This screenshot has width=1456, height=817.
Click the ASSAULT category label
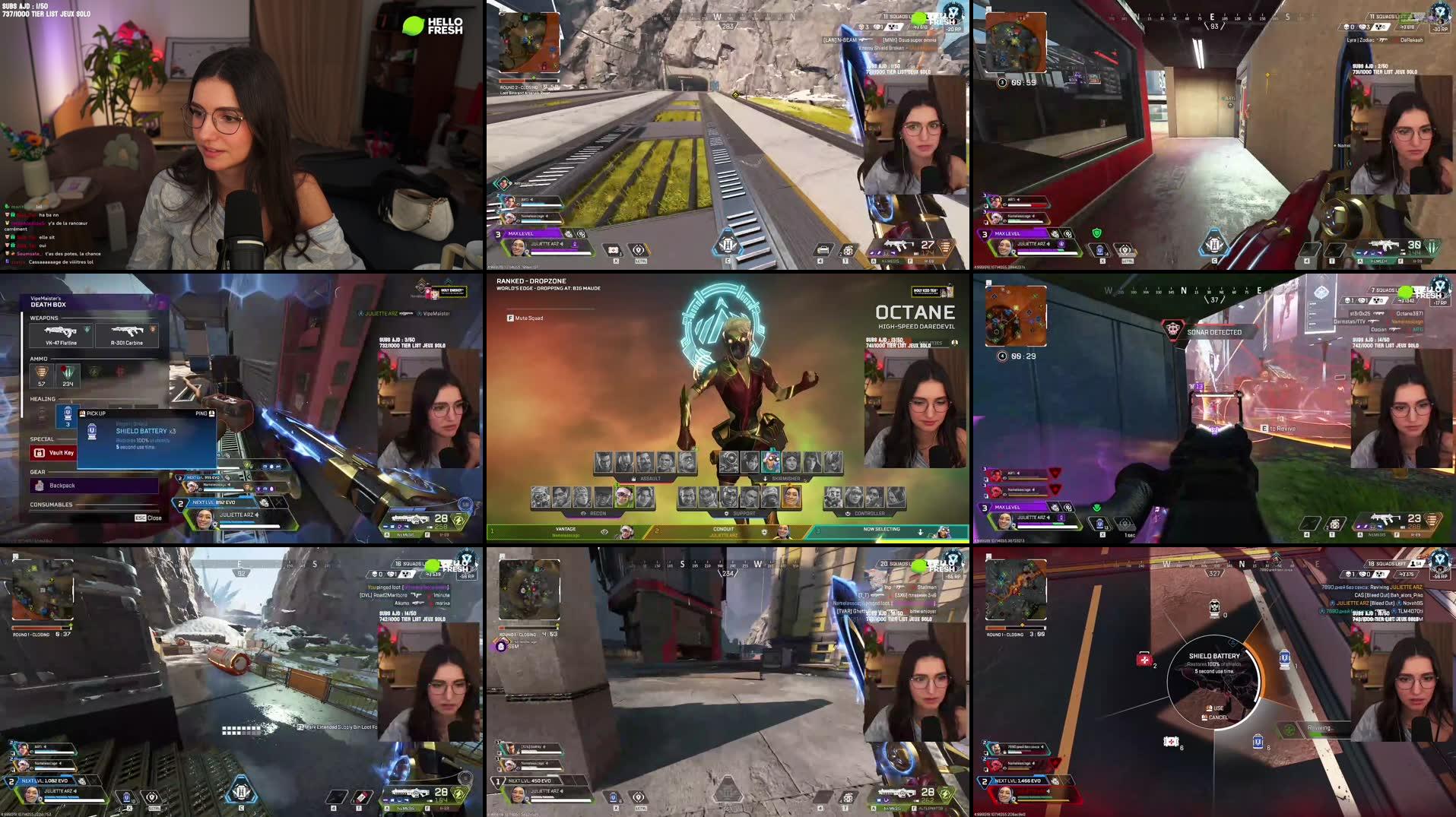[x=649, y=478]
